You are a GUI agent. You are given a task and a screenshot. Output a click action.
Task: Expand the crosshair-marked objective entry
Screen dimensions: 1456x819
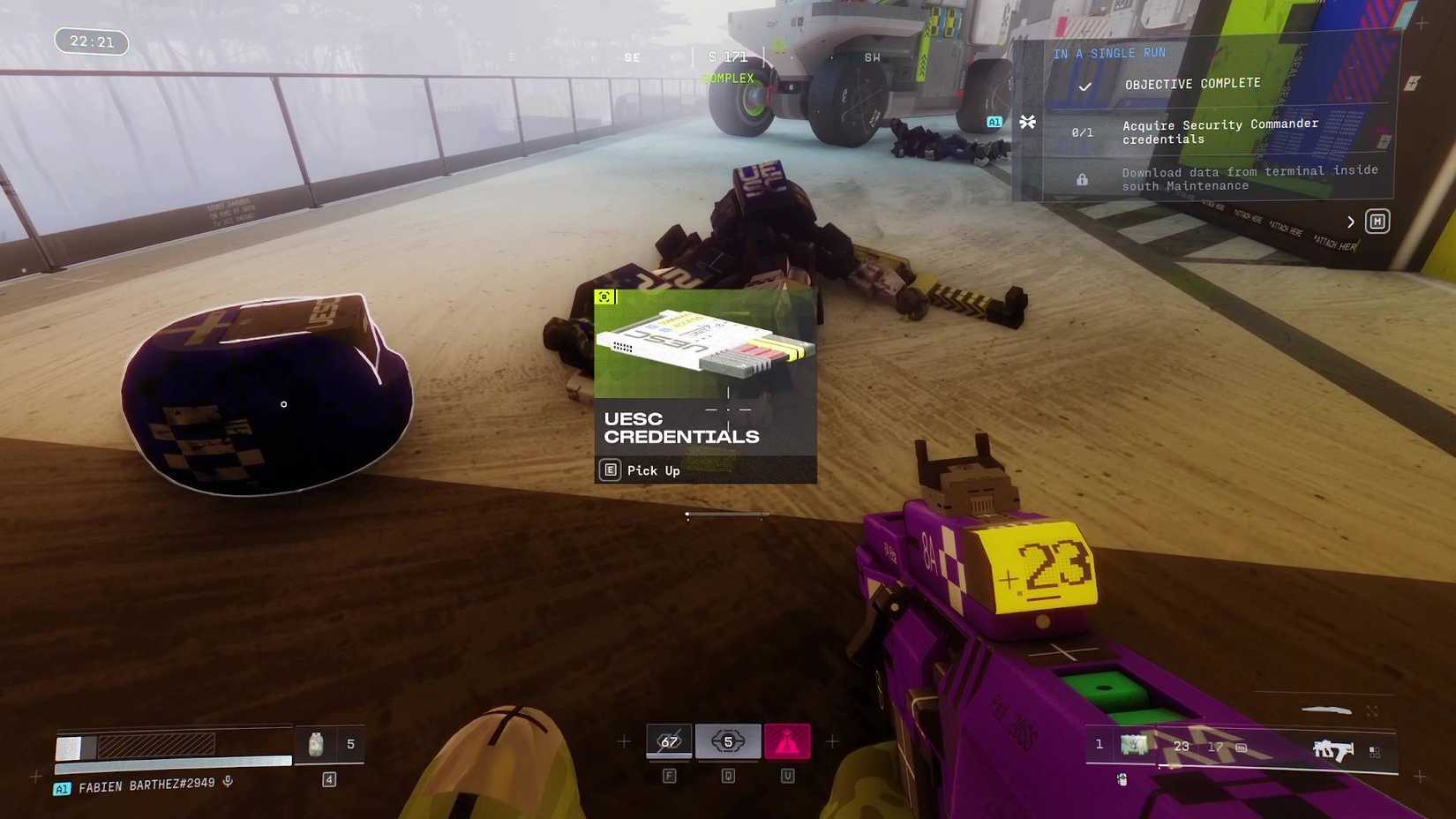(1027, 123)
